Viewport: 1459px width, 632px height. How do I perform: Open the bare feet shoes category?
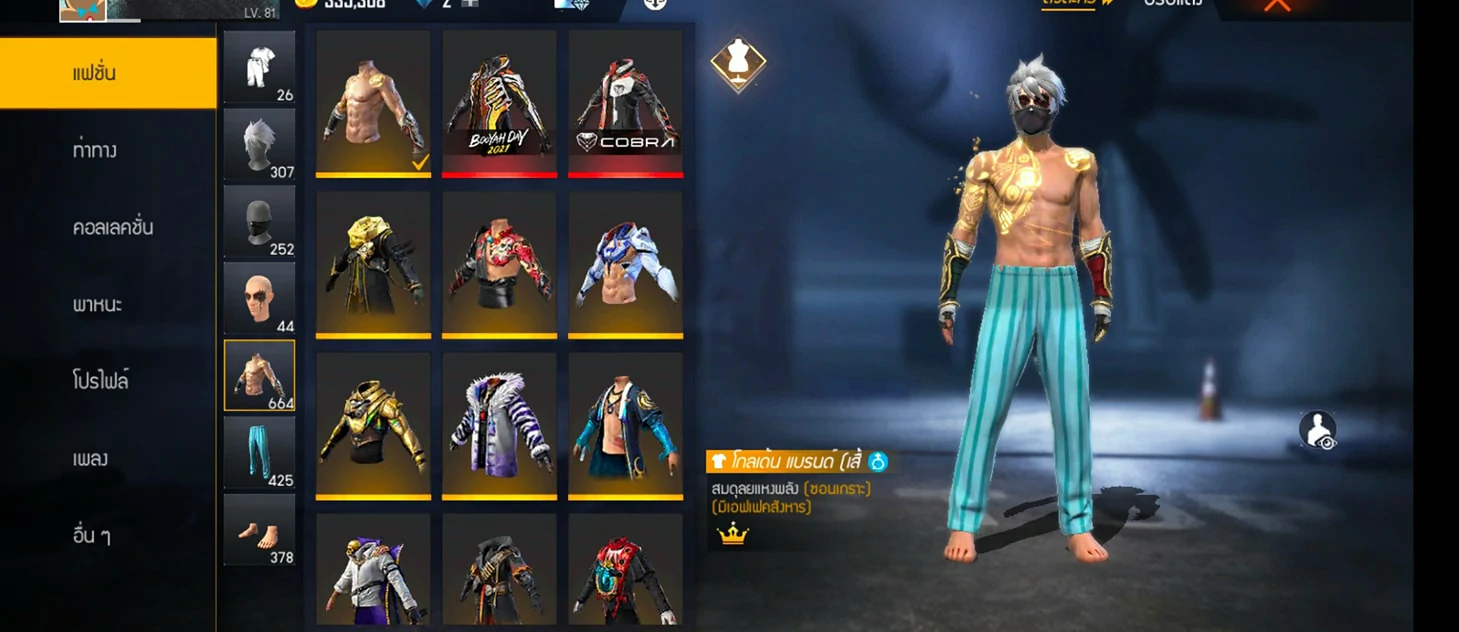(x=259, y=529)
